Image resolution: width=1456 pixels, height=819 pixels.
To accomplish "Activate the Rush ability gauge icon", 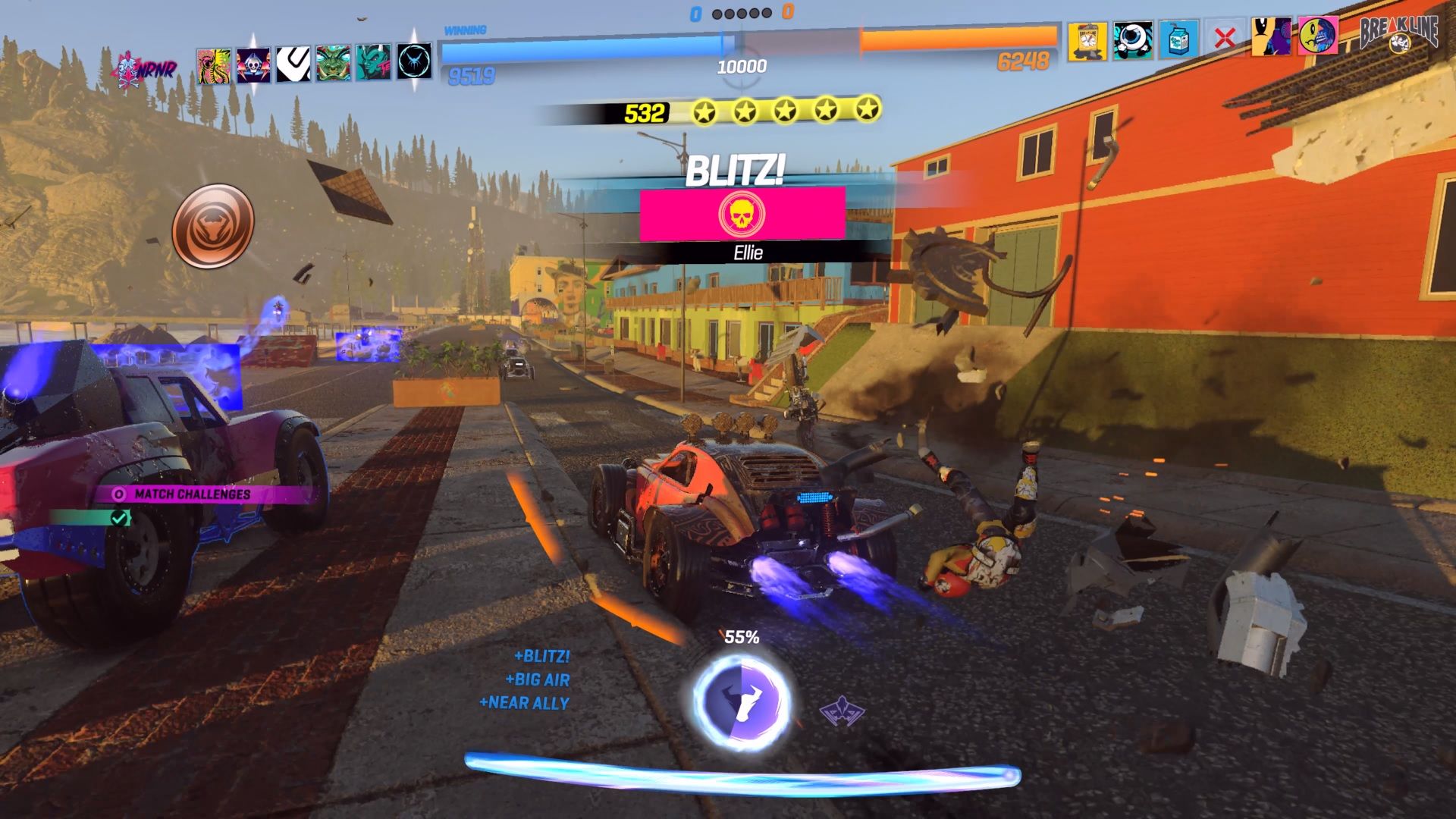I will (741, 701).
